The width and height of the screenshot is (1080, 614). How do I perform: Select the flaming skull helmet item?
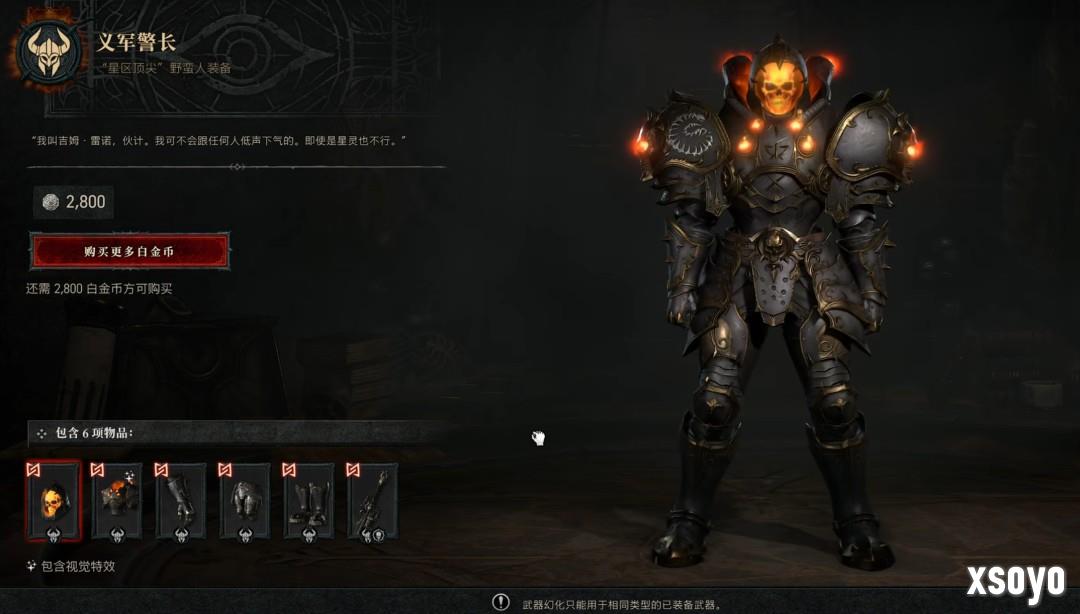[x=53, y=501]
